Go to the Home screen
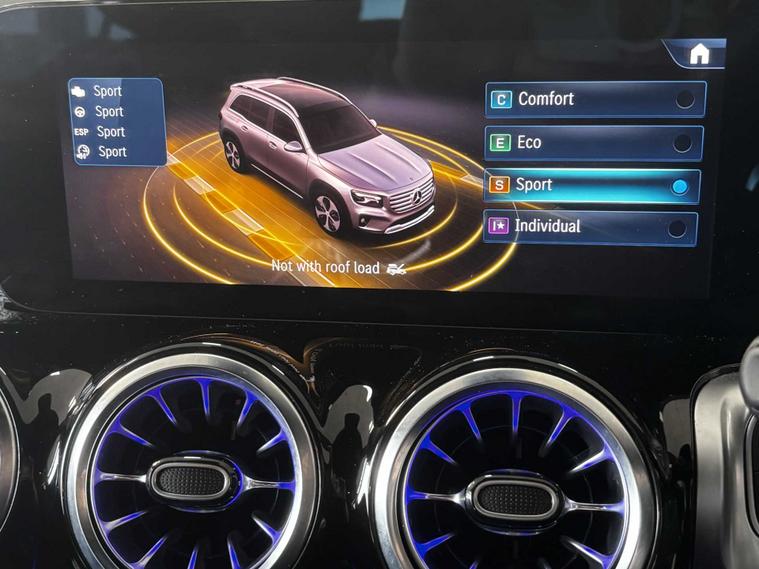 (699, 54)
